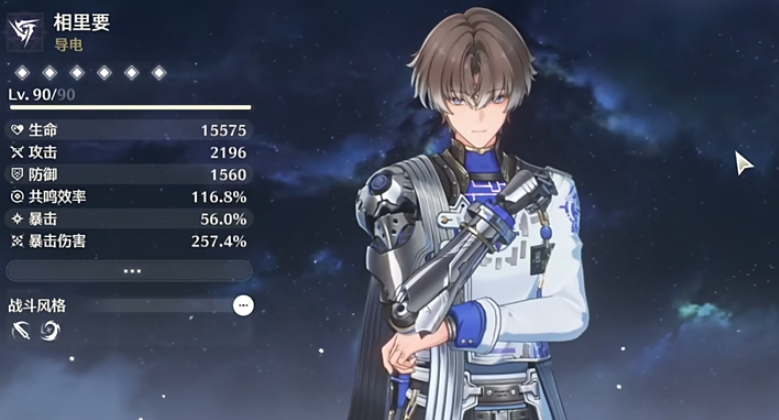Screen dimensions: 779x420
Task: Click the 导电 element emblem beside 相里要
Action: (24, 31)
